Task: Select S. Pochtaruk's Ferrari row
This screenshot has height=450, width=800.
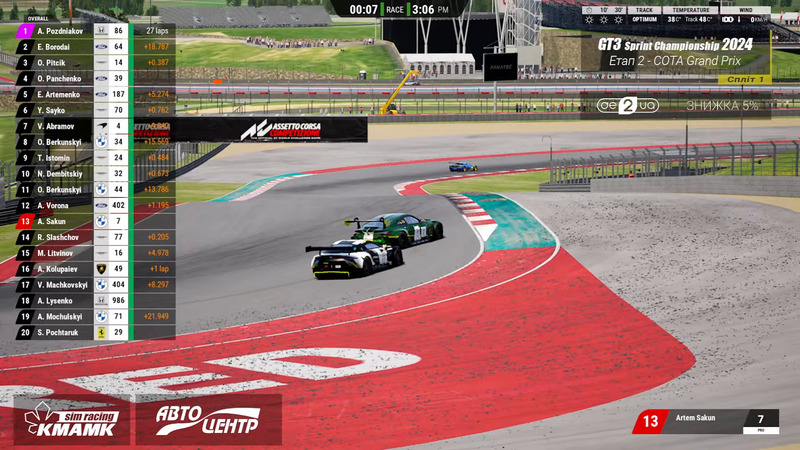Action: (62, 332)
